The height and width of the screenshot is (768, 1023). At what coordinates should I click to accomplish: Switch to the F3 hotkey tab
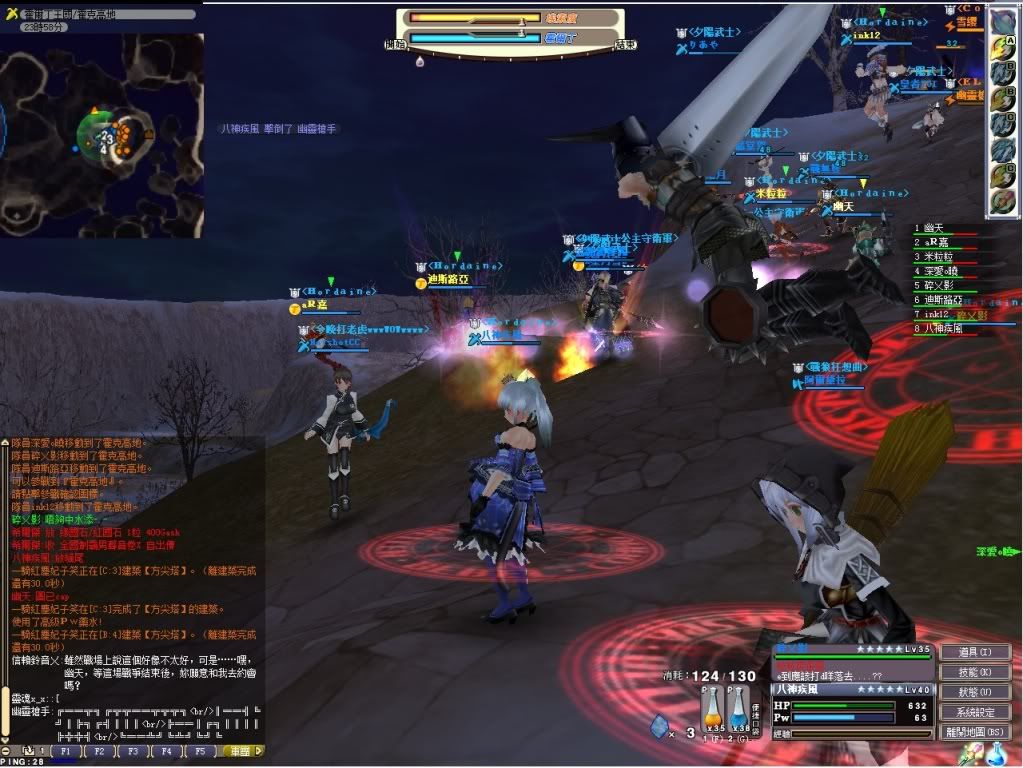[132, 750]
